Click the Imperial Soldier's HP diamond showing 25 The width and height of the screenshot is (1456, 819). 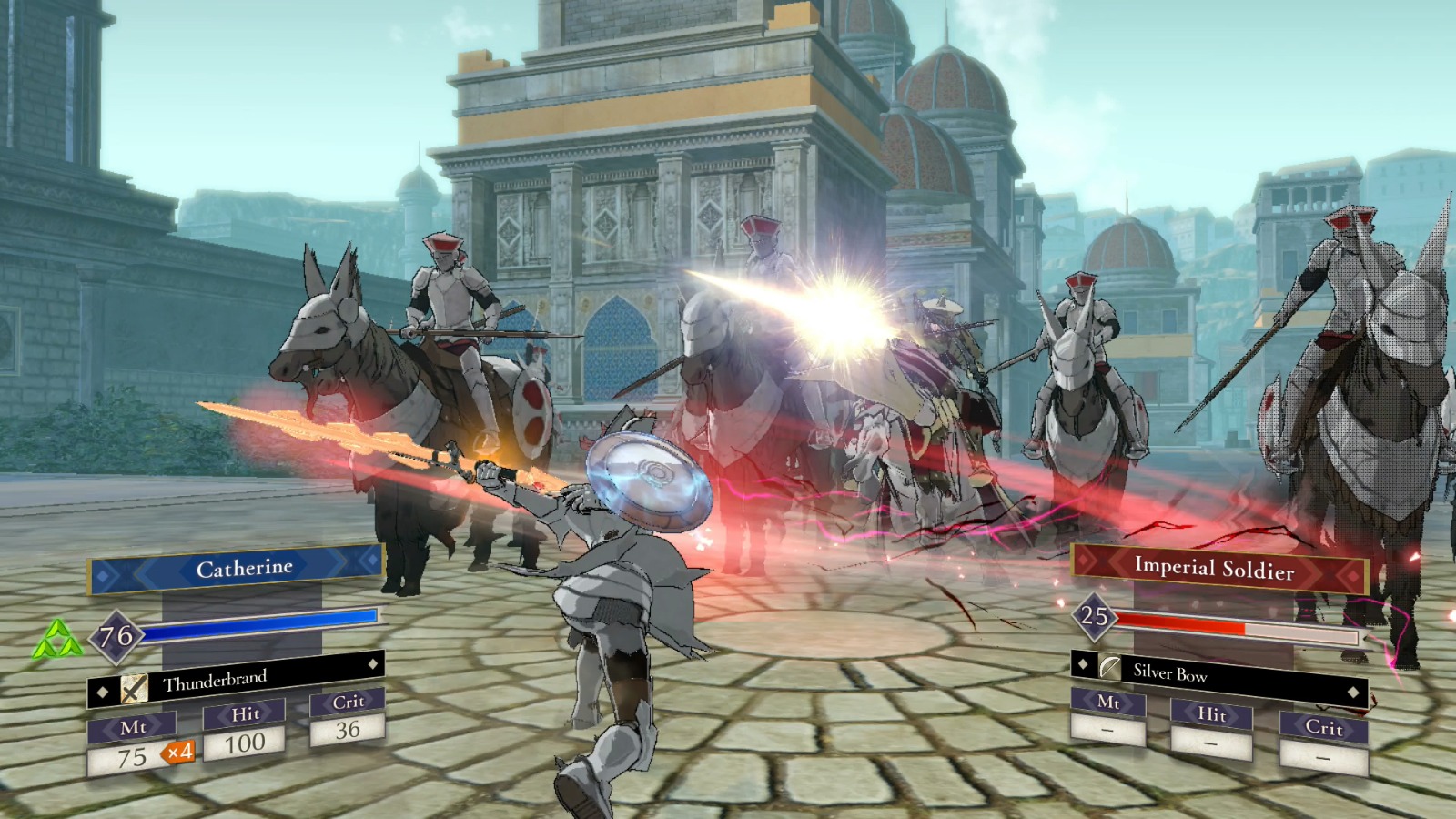[x=1097, y=620]
